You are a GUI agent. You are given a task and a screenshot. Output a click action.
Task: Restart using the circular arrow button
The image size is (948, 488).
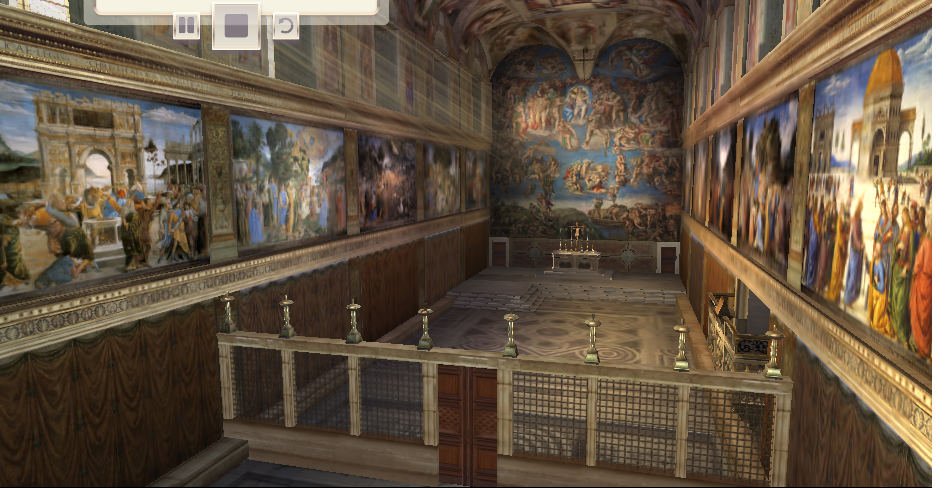click(285, 25)
